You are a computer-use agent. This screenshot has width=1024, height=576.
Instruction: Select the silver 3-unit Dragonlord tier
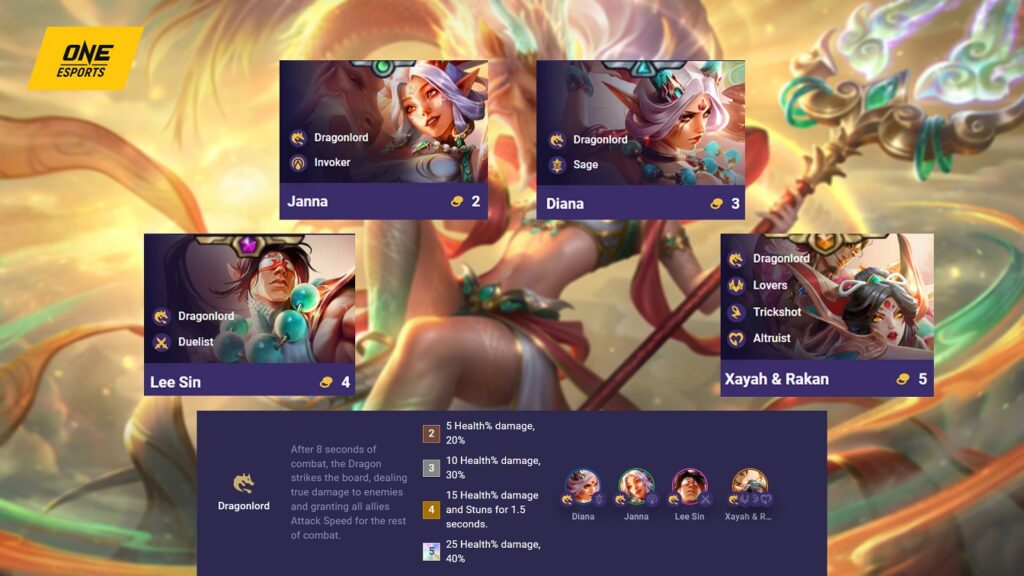coord(431,468)
